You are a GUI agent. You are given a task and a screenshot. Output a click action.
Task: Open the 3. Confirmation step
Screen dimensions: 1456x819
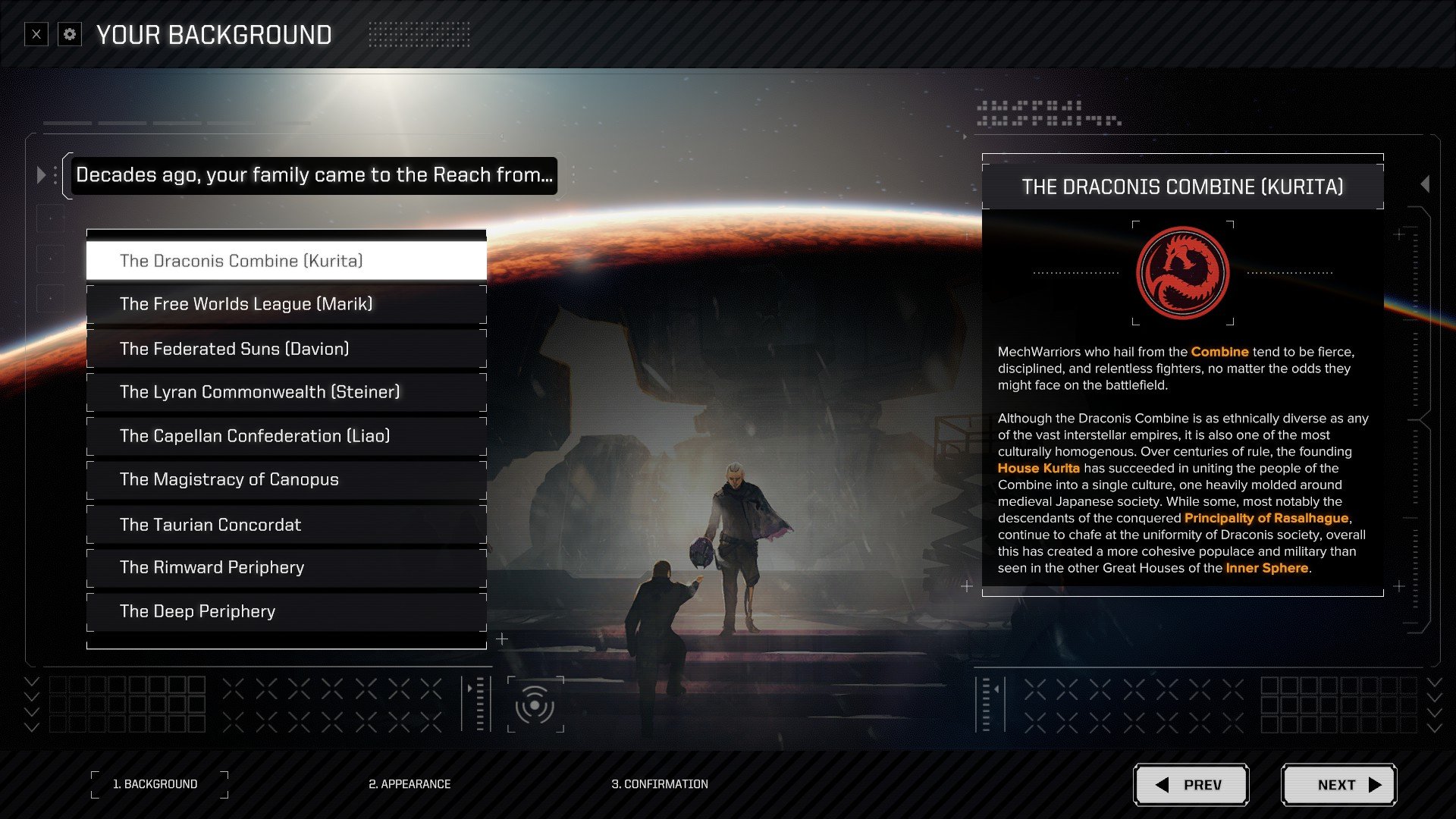coord(660,784)
